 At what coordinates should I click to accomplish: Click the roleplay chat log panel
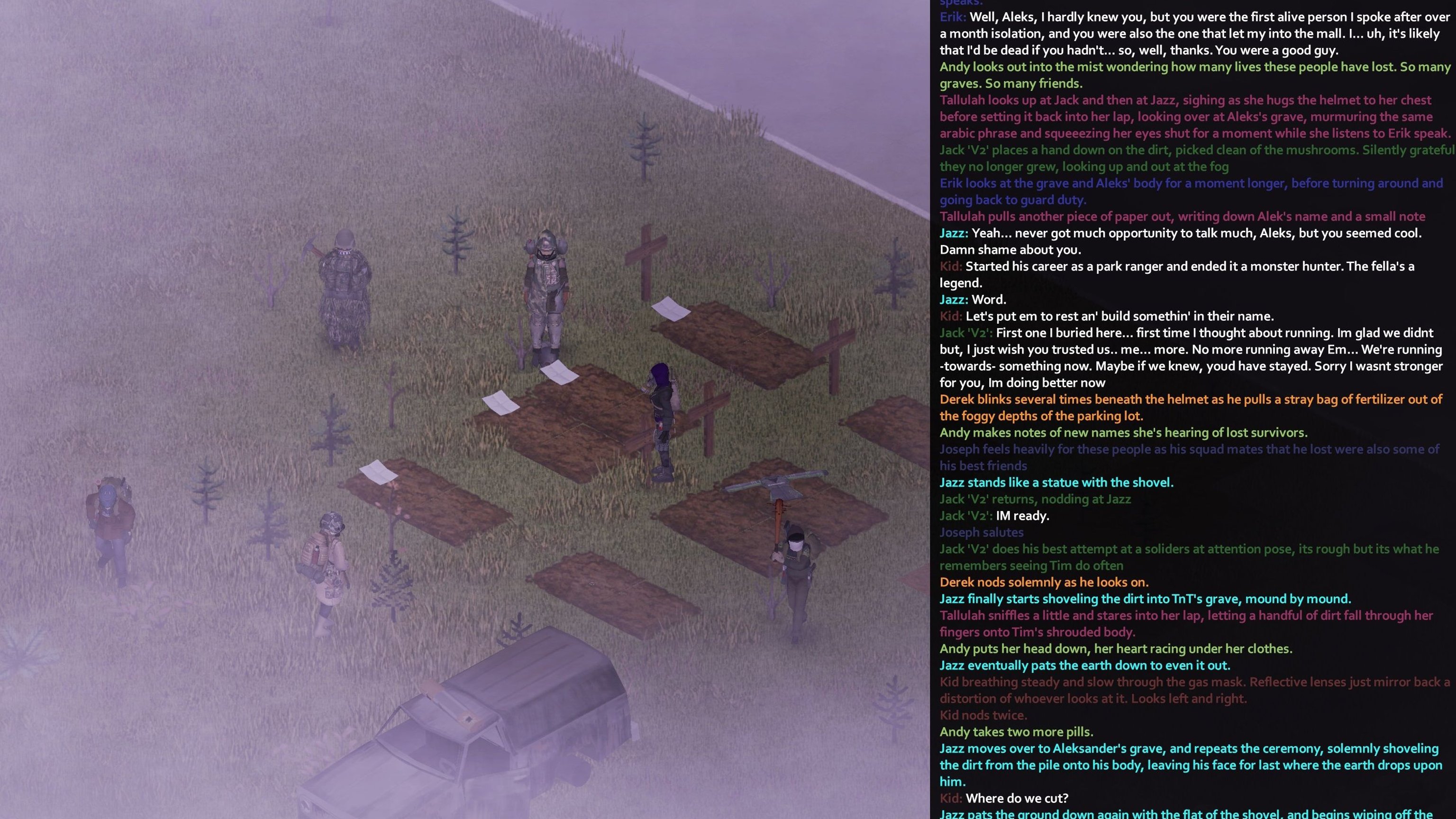click(x=1192, y=409)
